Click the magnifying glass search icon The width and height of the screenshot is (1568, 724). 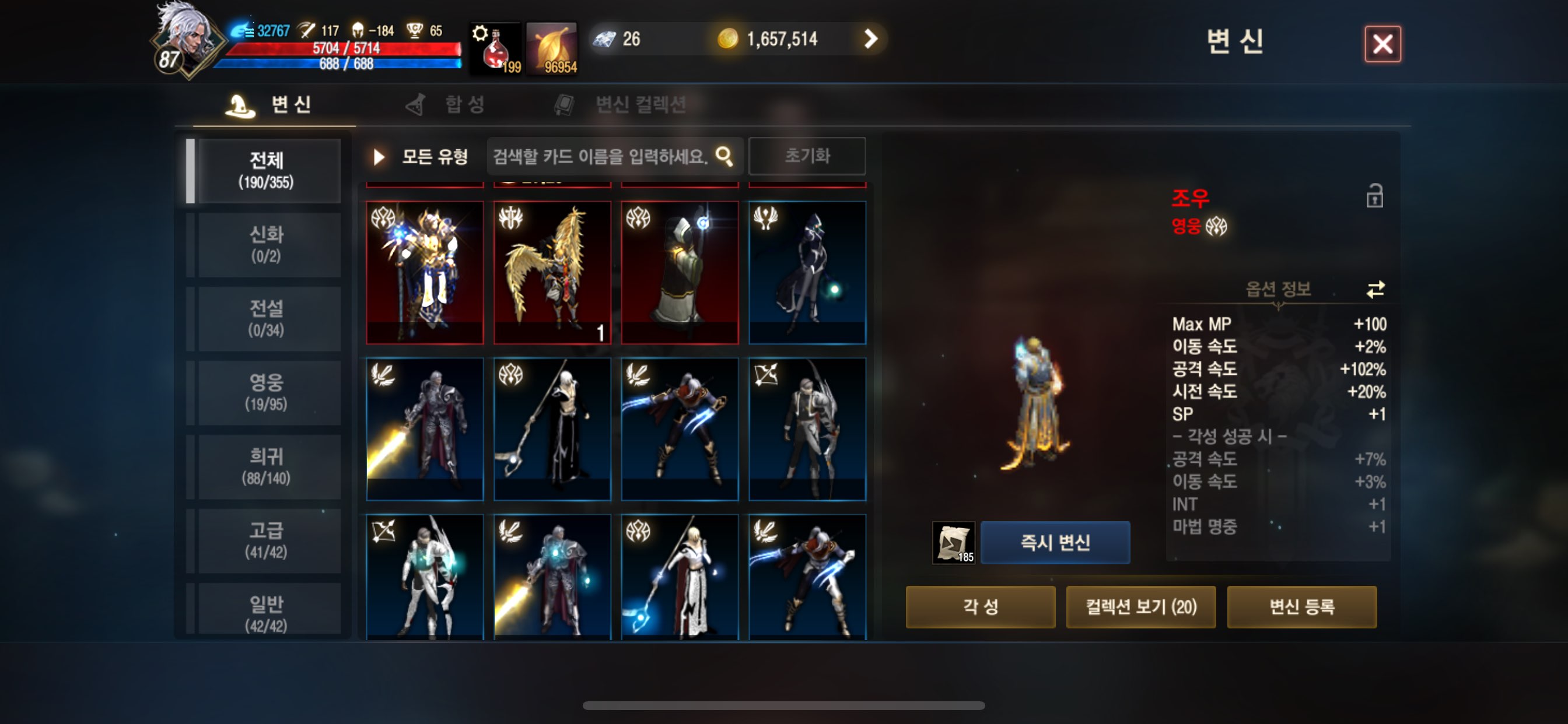[725, 156]
